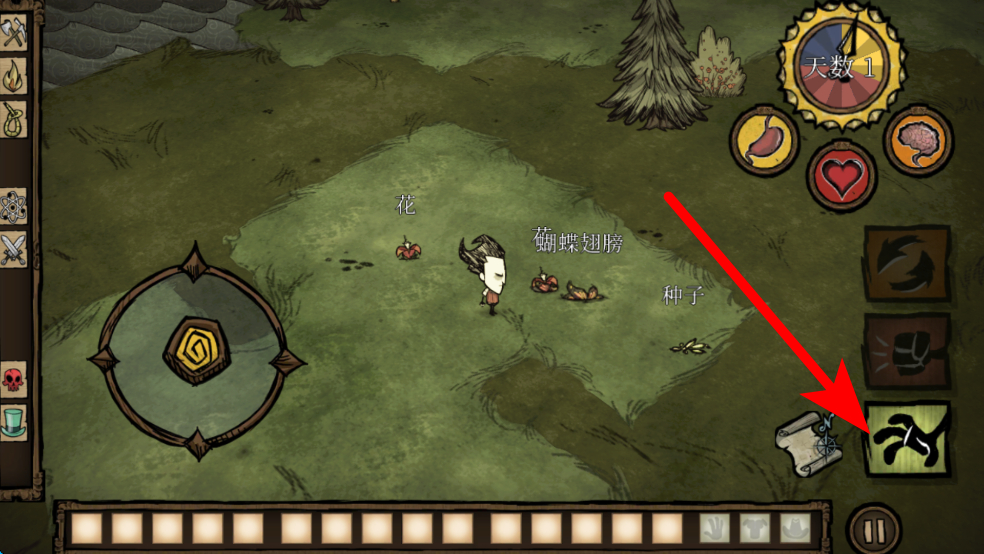This screenshot has height=554, width=984.
Task: Activate the swirling arrows action button
Action: pyautogui.click(x=907, y=264)
